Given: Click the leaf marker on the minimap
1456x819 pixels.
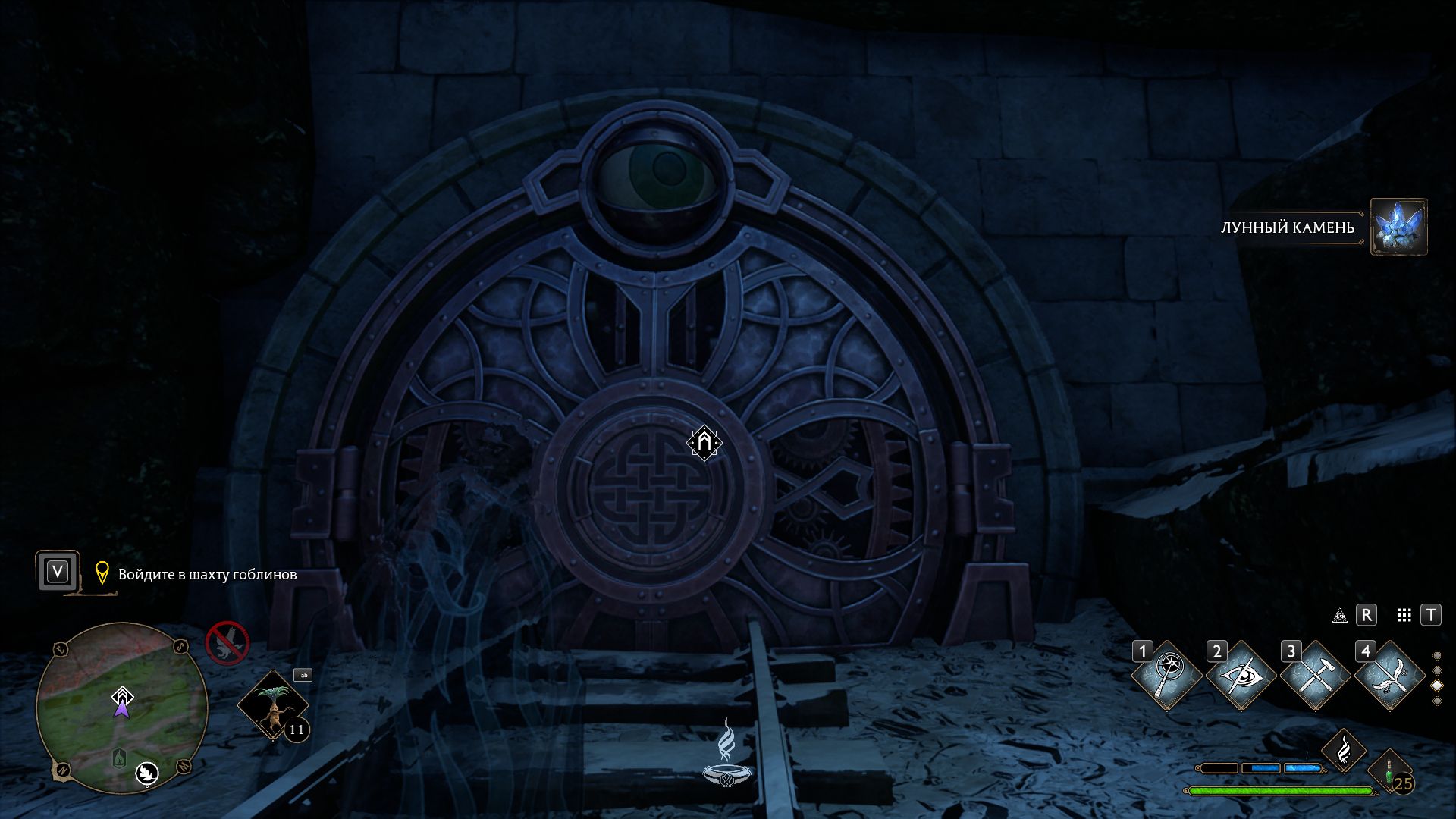Looking at the screenshot, I should point(147,773).
